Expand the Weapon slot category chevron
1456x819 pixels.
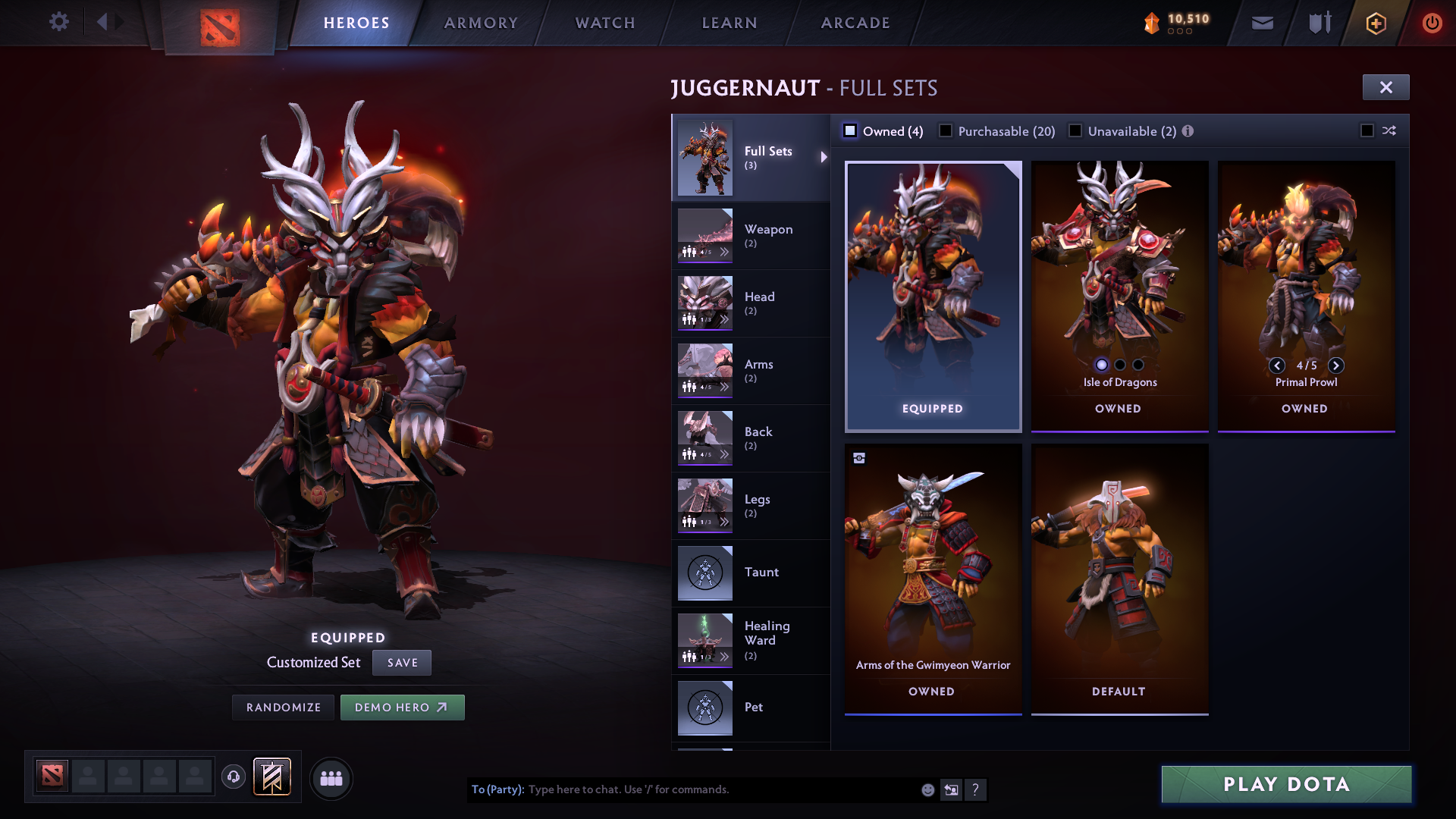(x=726, y=252)
